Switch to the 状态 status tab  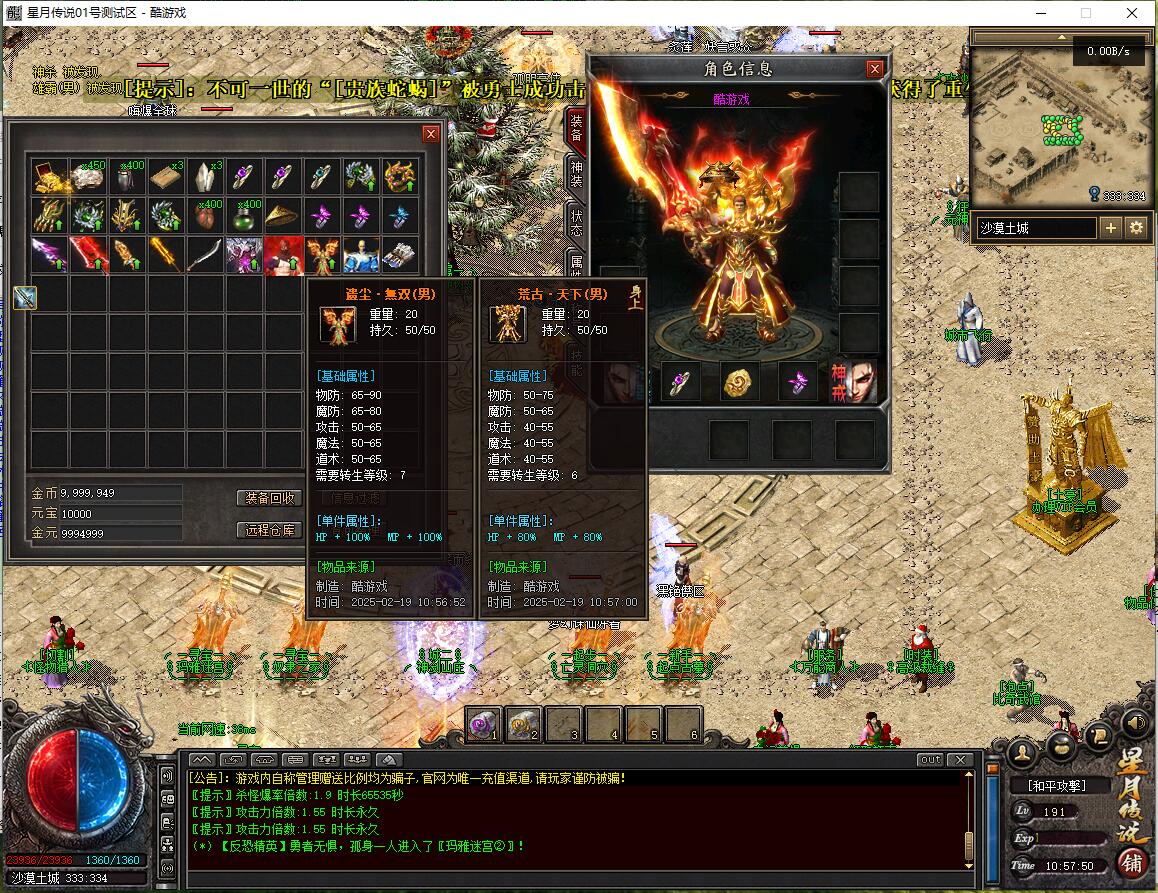tap(577, 222)
